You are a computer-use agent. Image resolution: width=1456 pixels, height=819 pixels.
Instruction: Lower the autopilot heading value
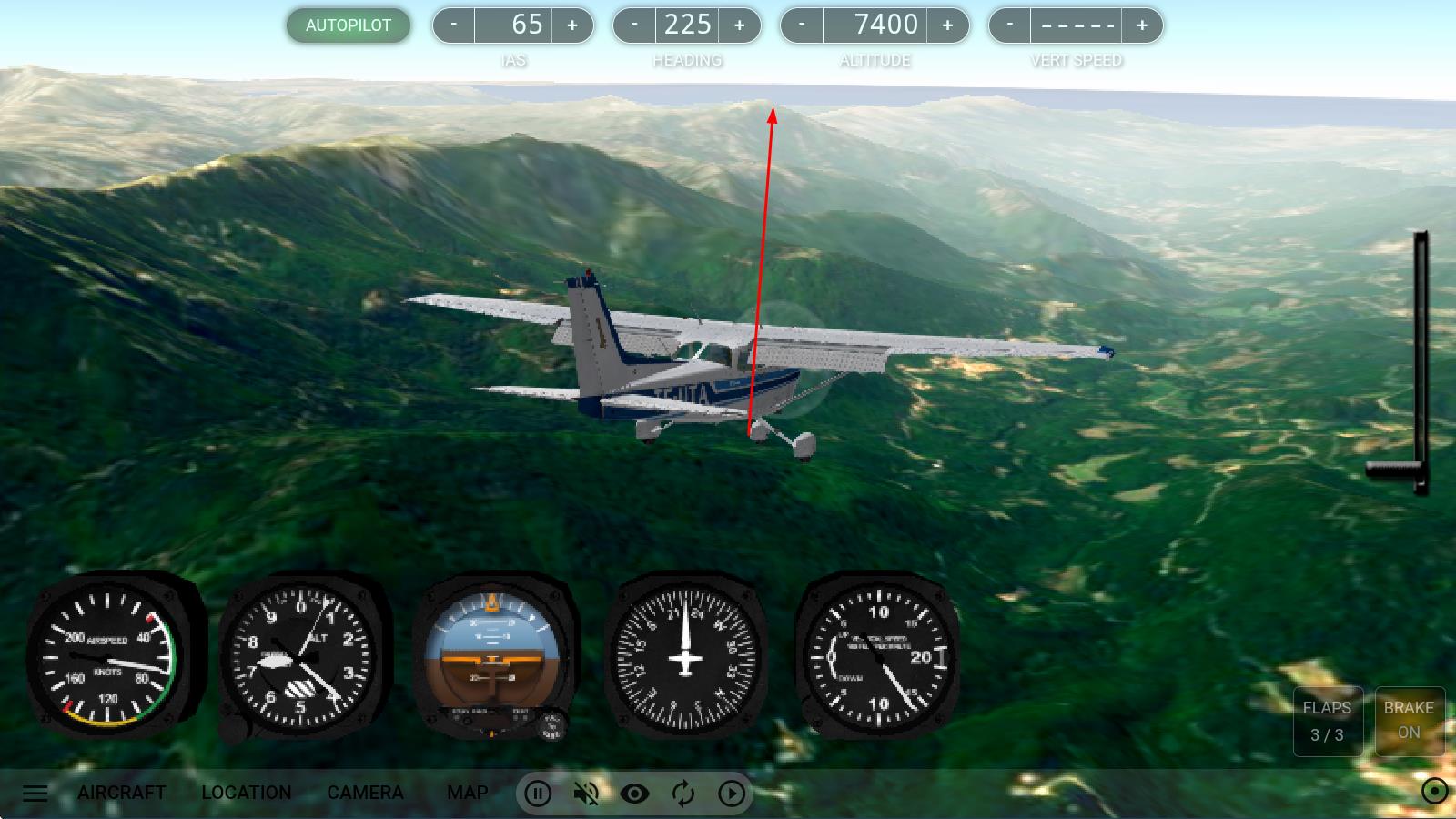634,25
